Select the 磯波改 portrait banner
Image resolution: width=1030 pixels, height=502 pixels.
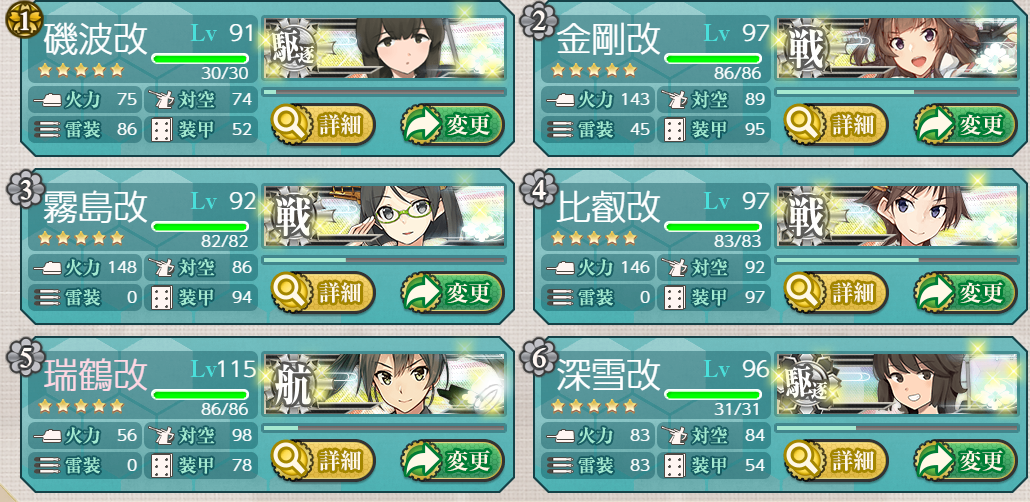point(385,48)
